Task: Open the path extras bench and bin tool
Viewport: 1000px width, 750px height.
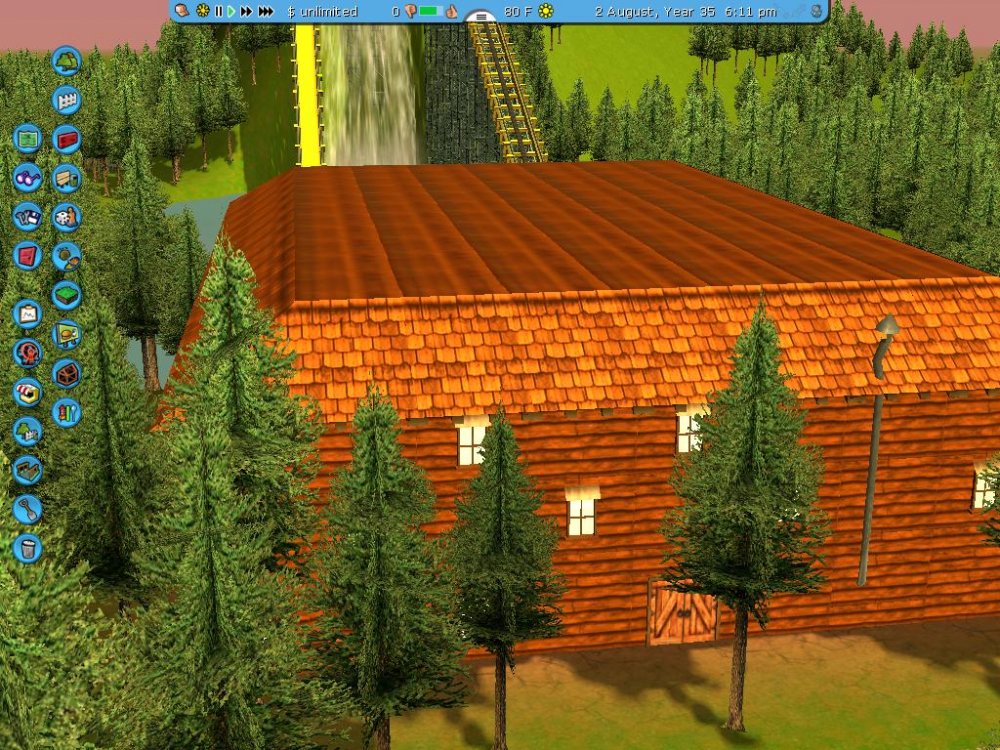Action: (x=66, y=178)
